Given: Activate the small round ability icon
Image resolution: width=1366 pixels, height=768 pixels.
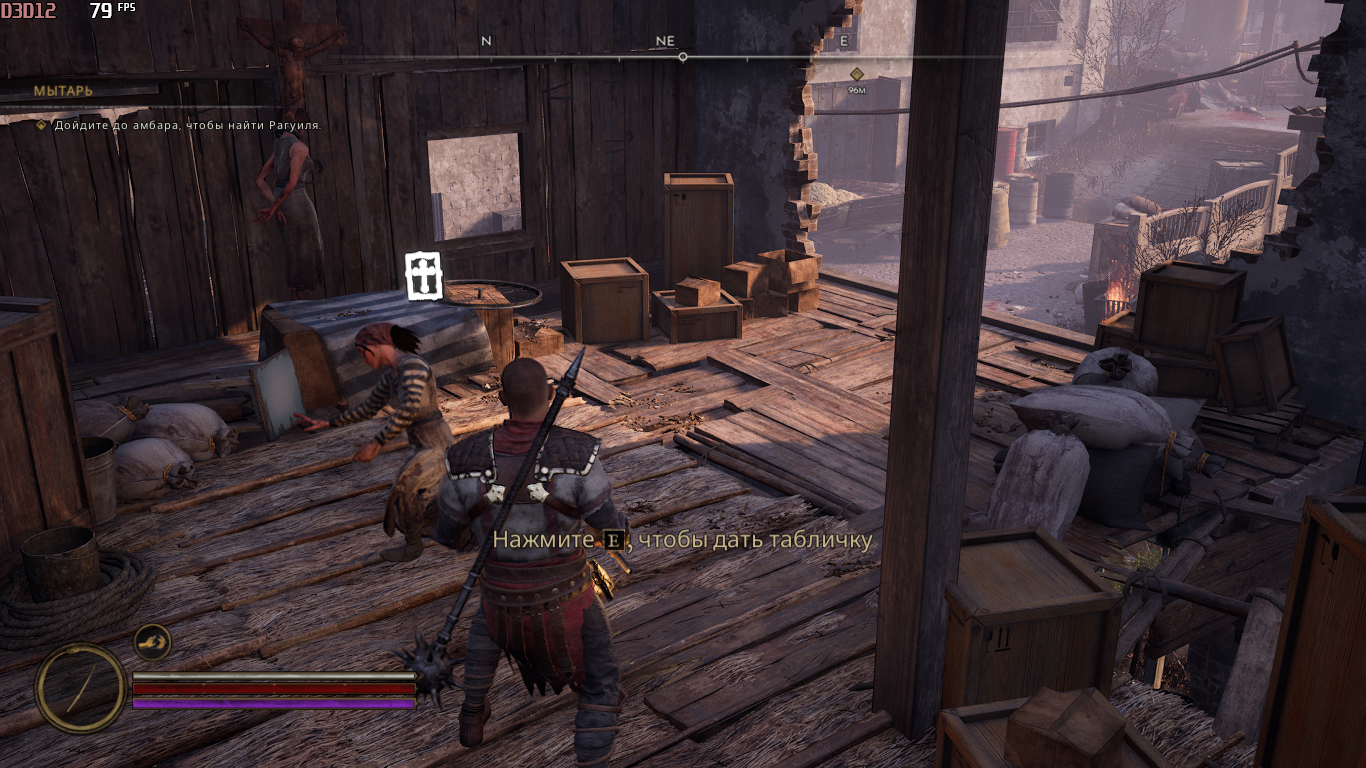Looking at the screenshot, I should pyautogui.click(x=152, y=641).
